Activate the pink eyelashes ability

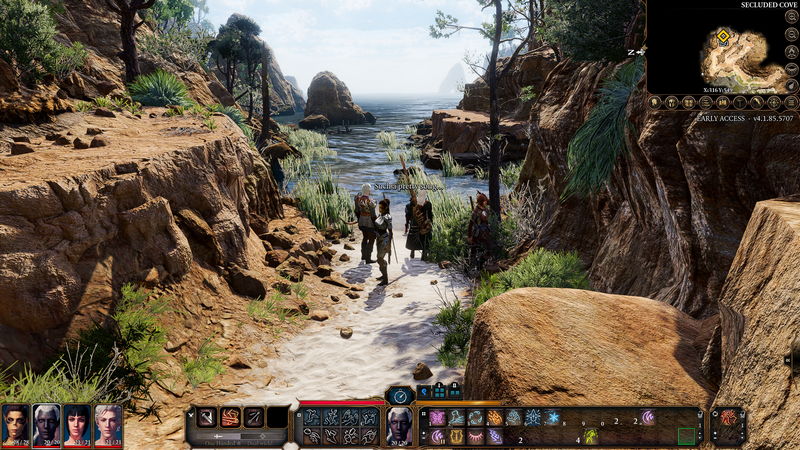(x=475, y=436)
